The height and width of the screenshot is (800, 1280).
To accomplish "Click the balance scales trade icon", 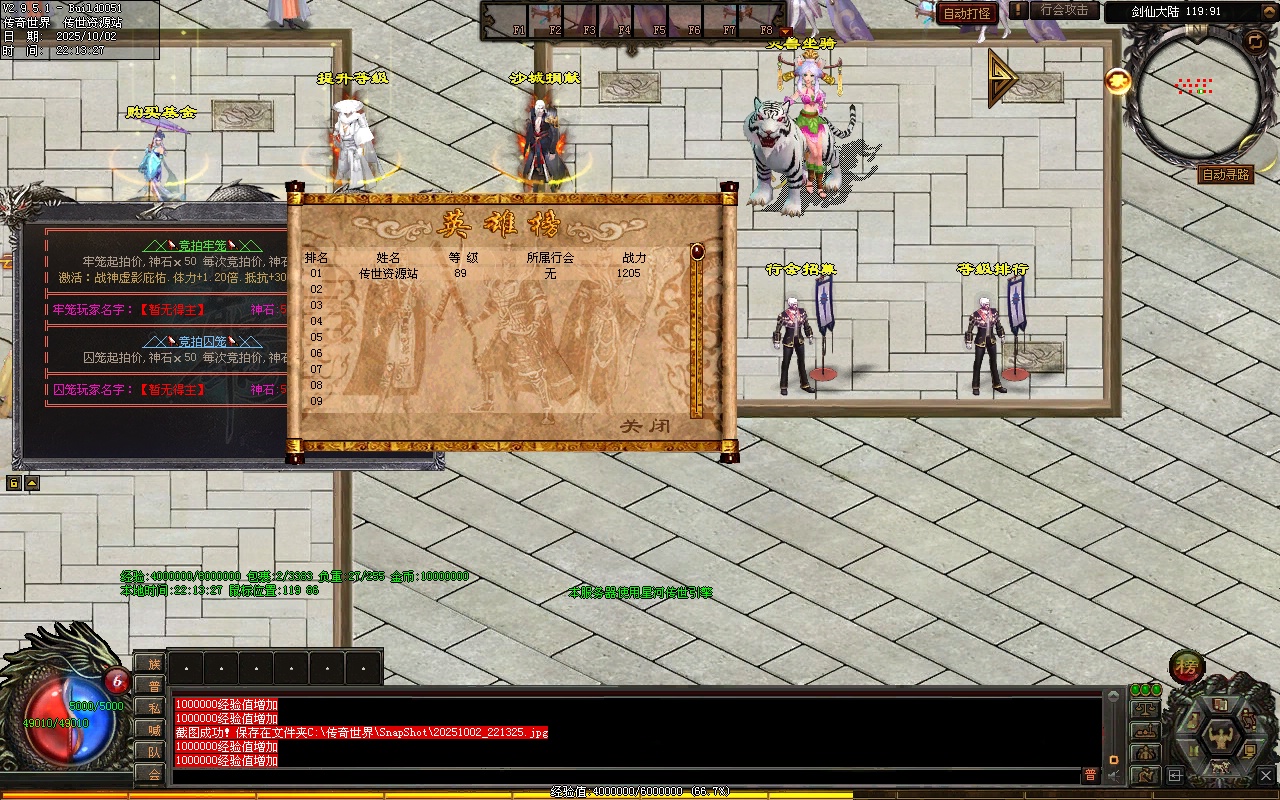I will (1145, 709).
